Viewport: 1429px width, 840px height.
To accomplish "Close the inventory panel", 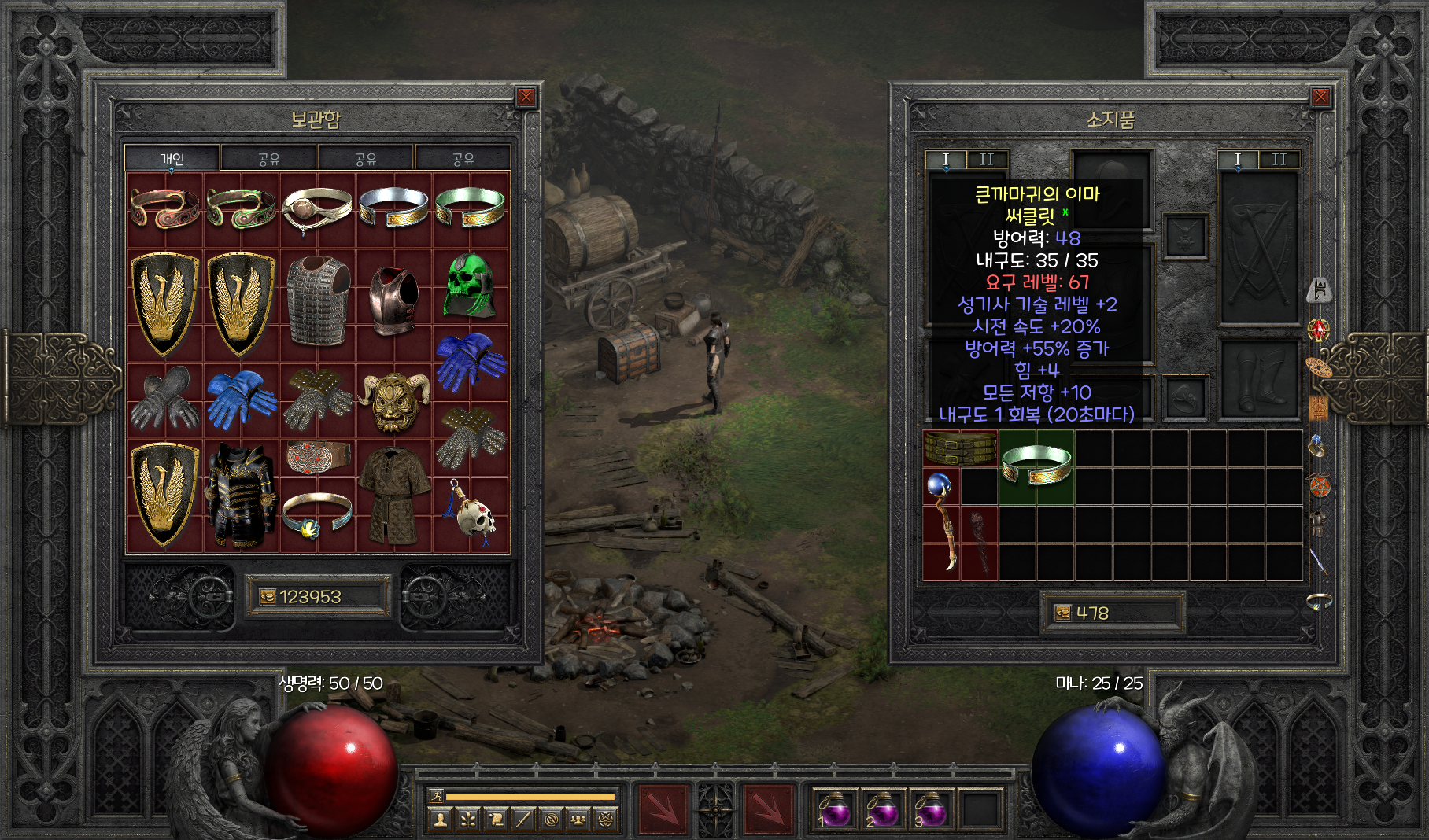I will click(x=1320, y=98).
